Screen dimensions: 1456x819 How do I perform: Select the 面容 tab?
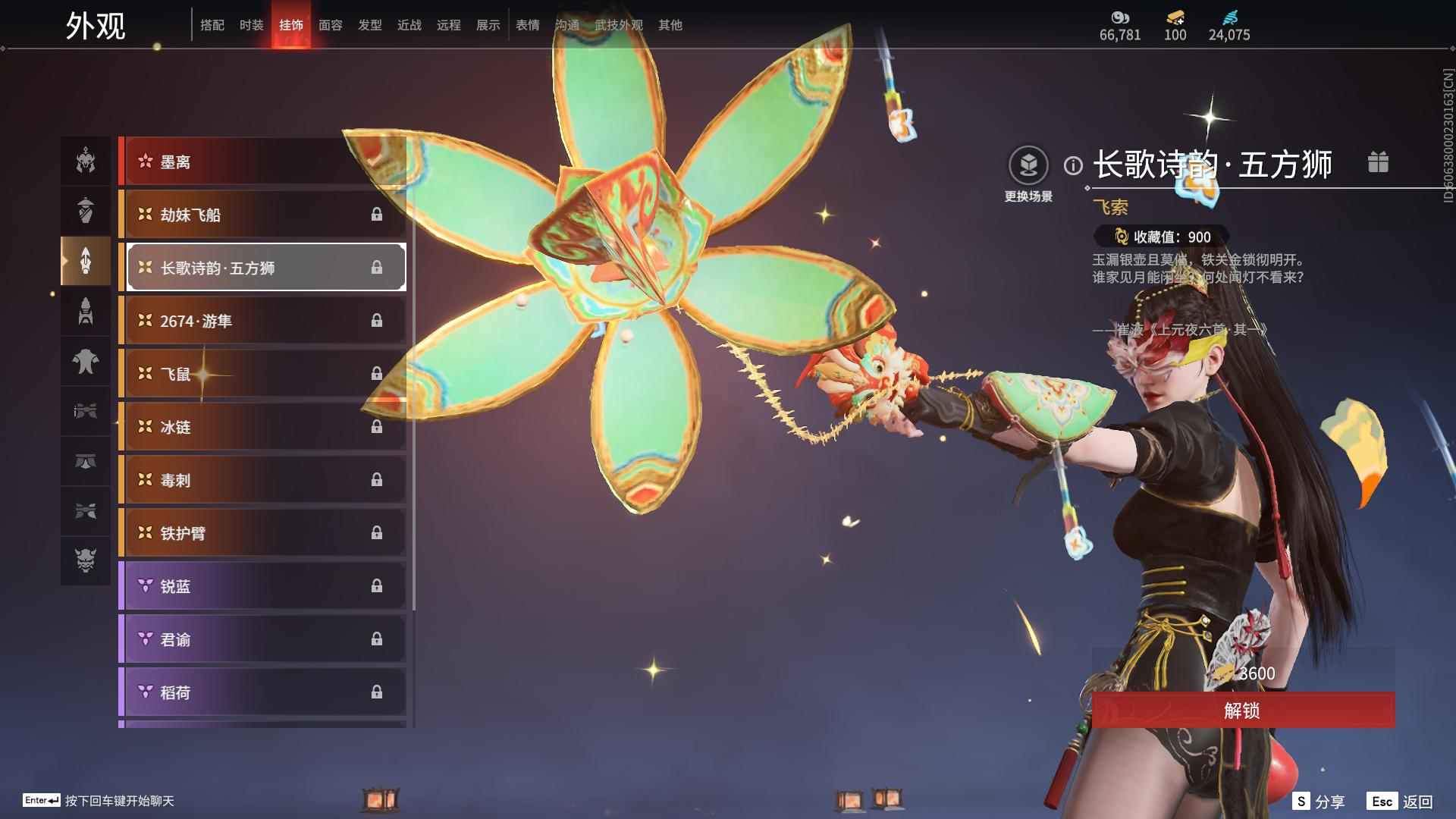tap(330, 25)
